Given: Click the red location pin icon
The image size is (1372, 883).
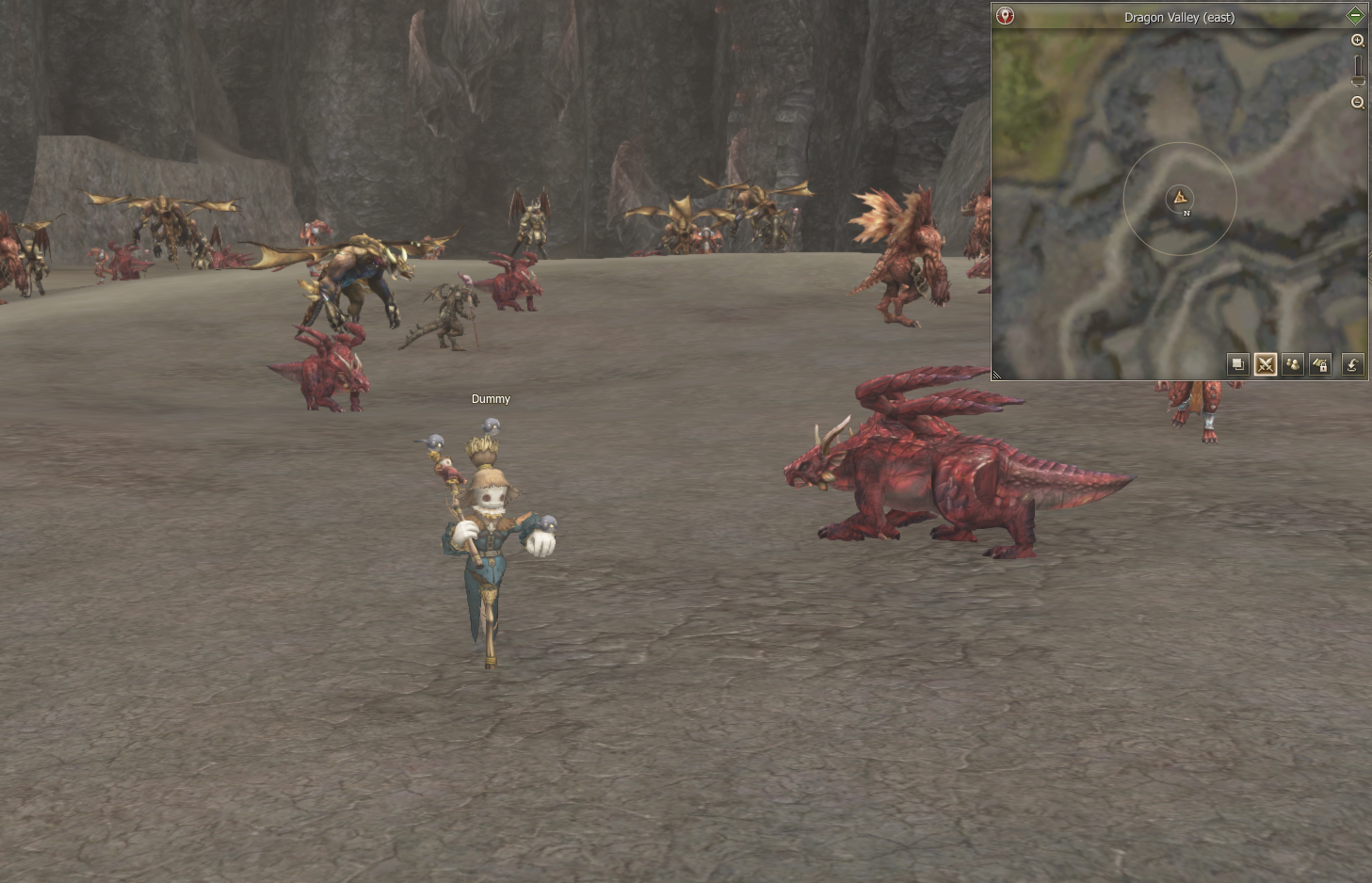Looking at the screenshot, I should (x=1006, y=16).
